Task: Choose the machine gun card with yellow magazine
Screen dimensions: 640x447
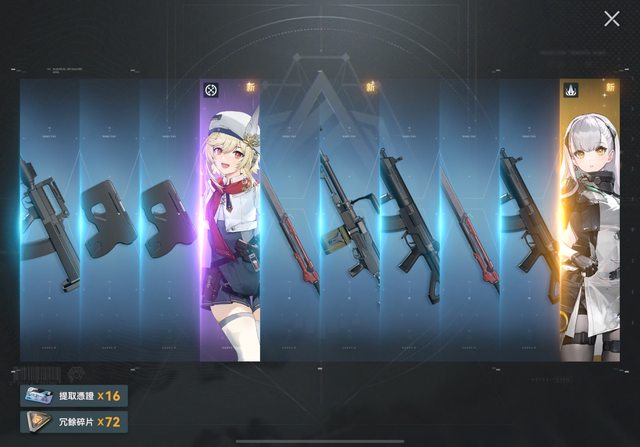Action: pos(349,220)
